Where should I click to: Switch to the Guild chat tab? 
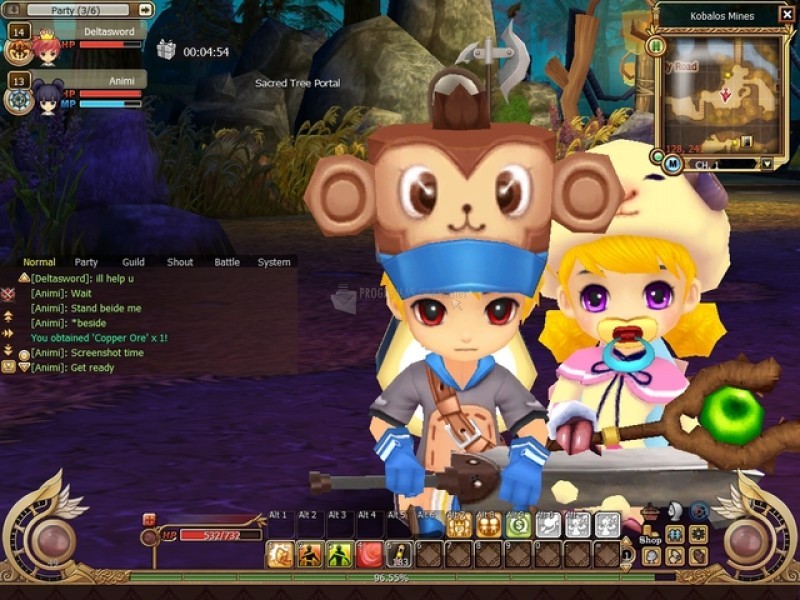[133, 262]
